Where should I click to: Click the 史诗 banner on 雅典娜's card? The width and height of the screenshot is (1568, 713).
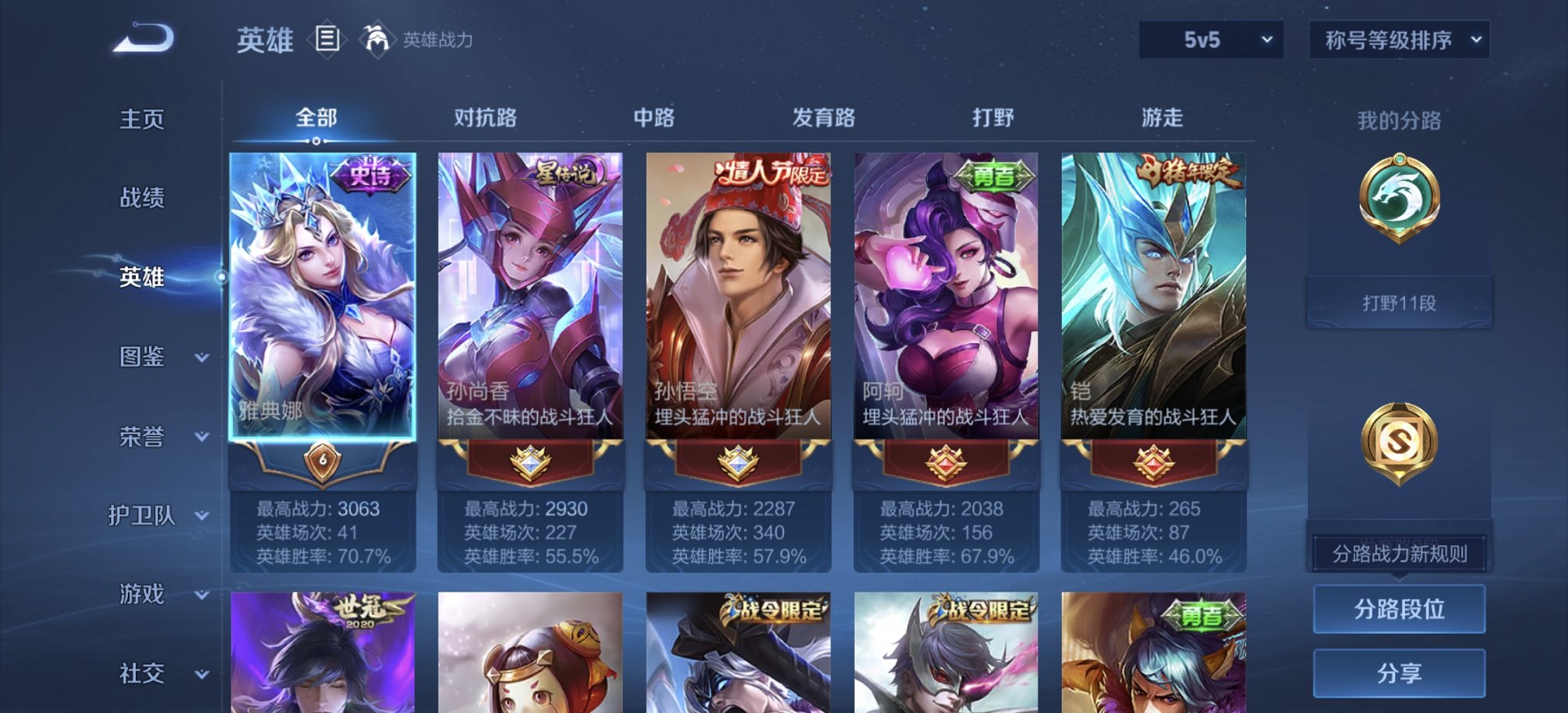pos(371,176)
